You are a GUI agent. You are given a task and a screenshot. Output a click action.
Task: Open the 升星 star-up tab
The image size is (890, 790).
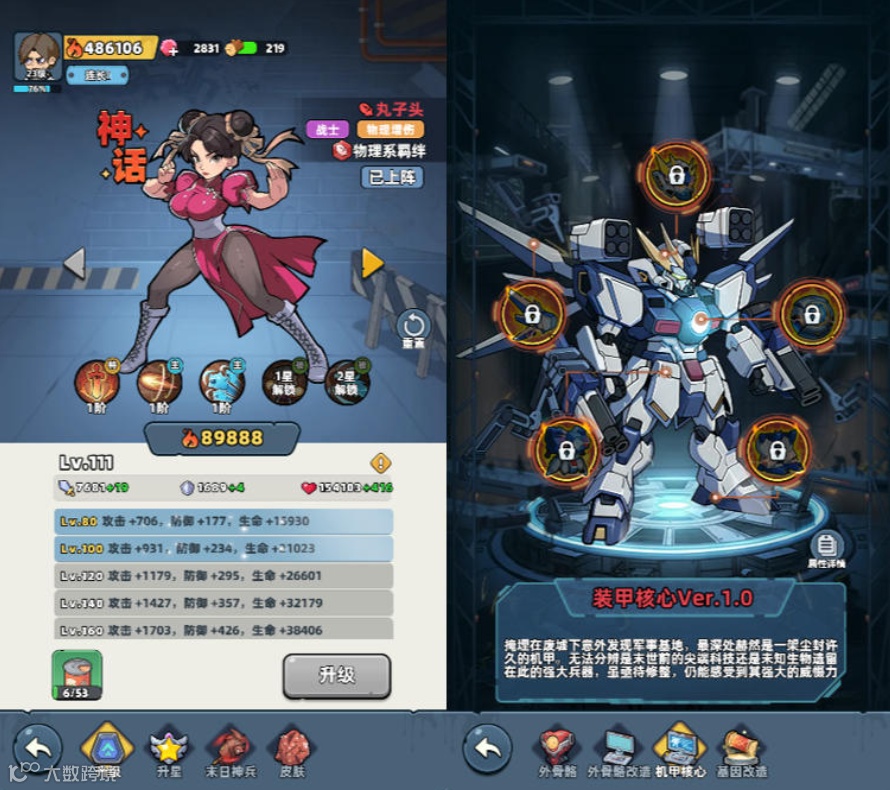click(x=168, y=750)
